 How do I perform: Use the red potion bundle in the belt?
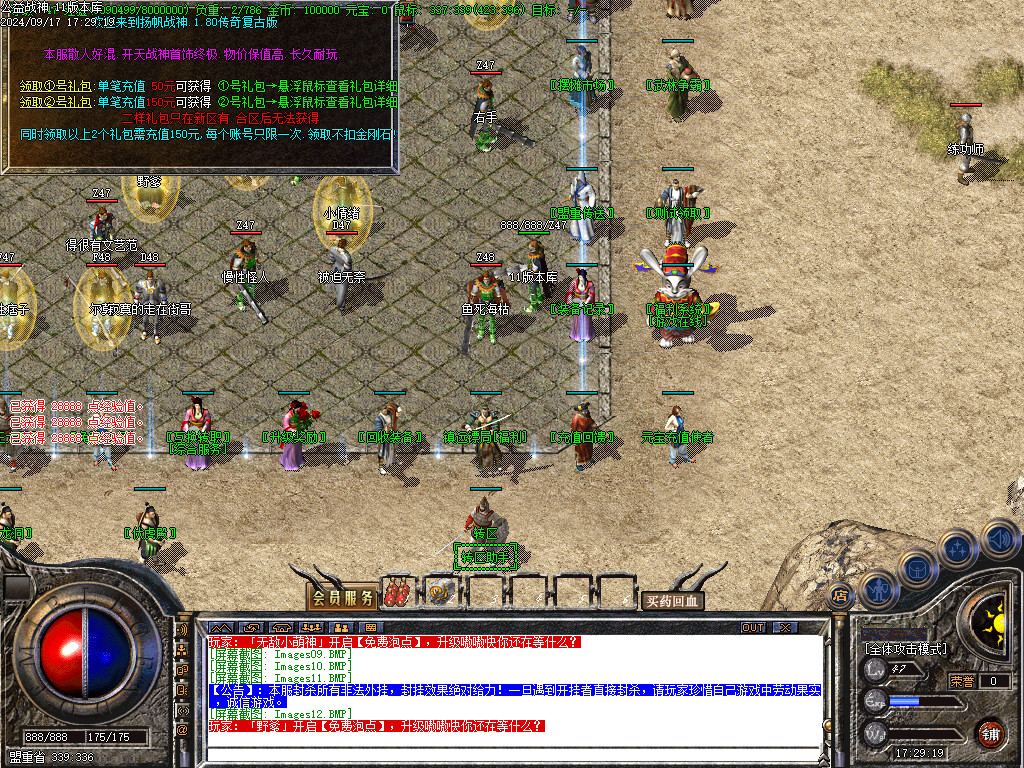tap(397, 593)
